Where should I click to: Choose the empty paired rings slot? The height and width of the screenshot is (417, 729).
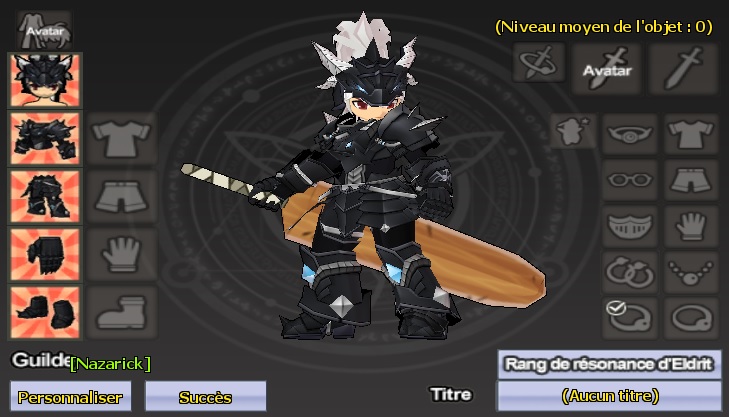tap(630, 270)
